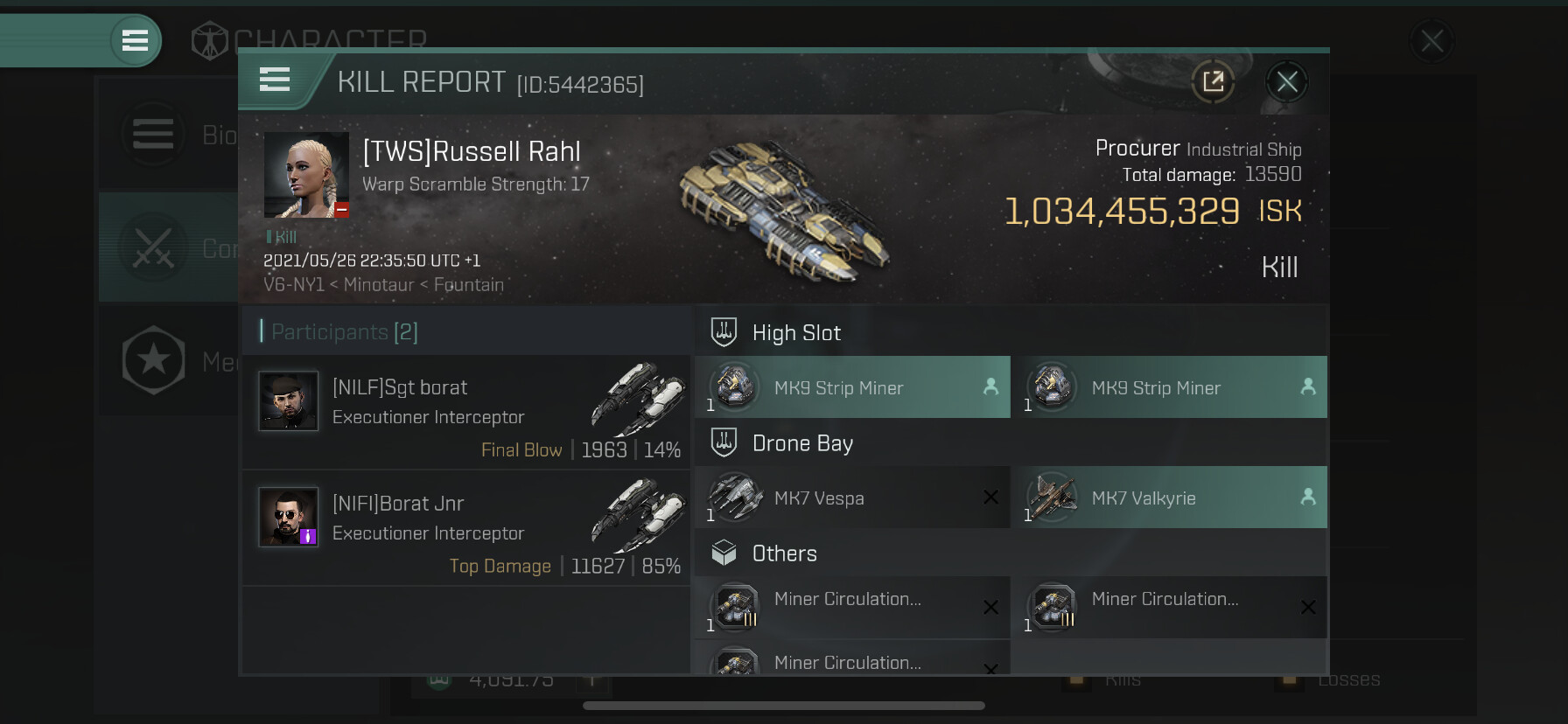Open the main menu in top-left corner
The width and height of the screenshot is (1568, 724).
(135, 40)
